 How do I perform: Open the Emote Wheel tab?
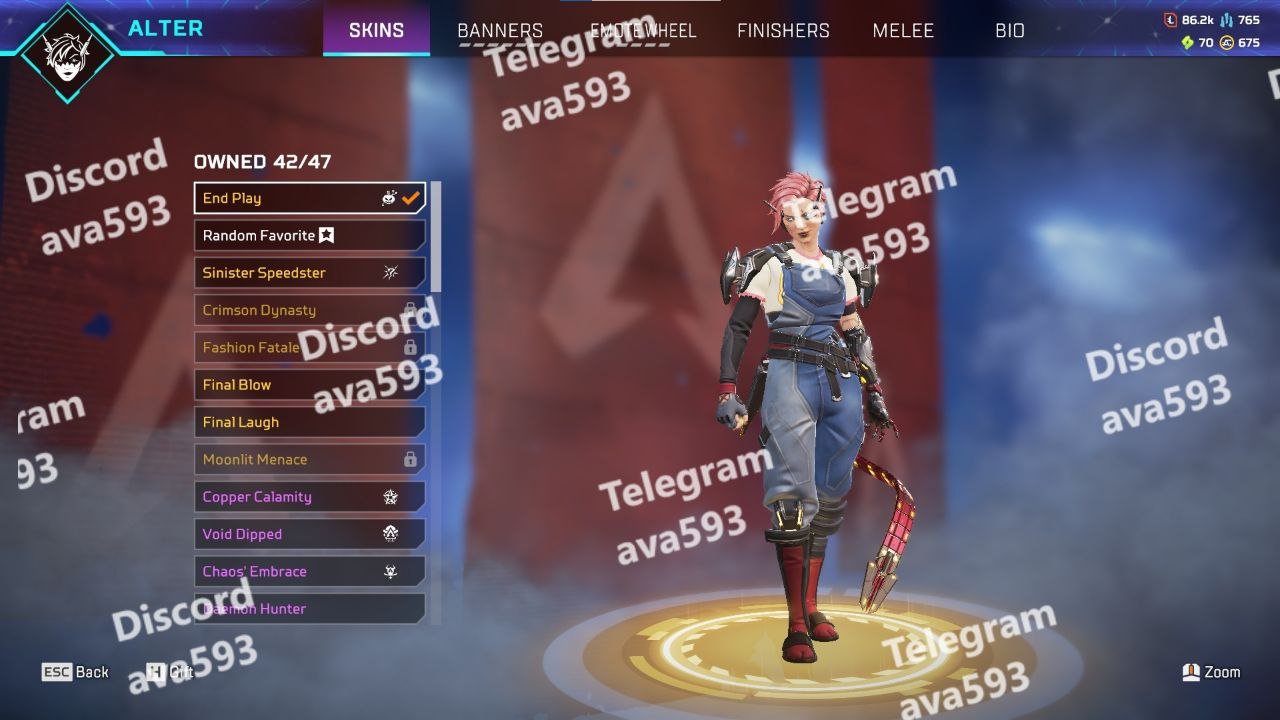coord(643,30)
